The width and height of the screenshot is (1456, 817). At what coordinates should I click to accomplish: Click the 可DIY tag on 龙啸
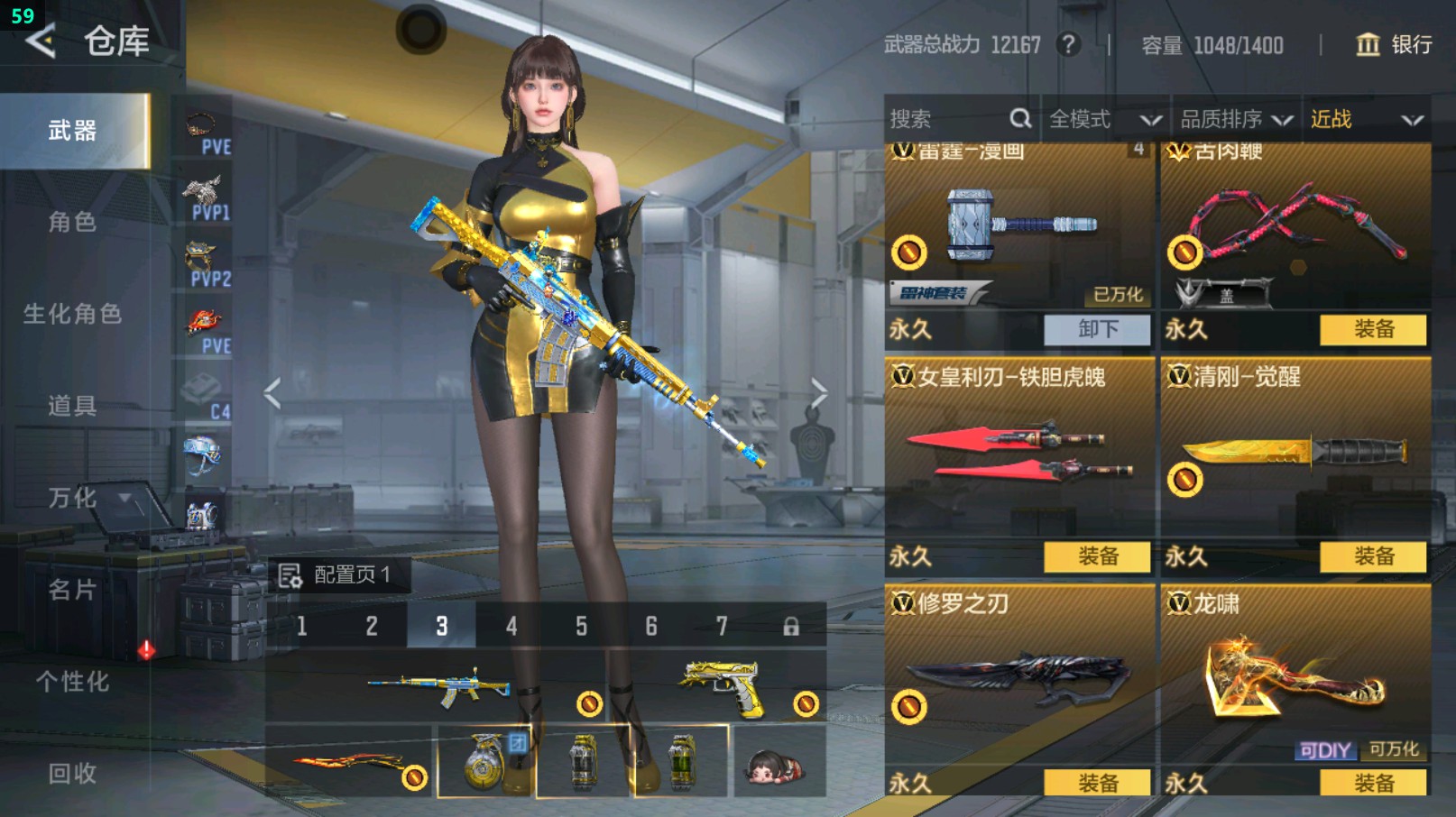1326,749
